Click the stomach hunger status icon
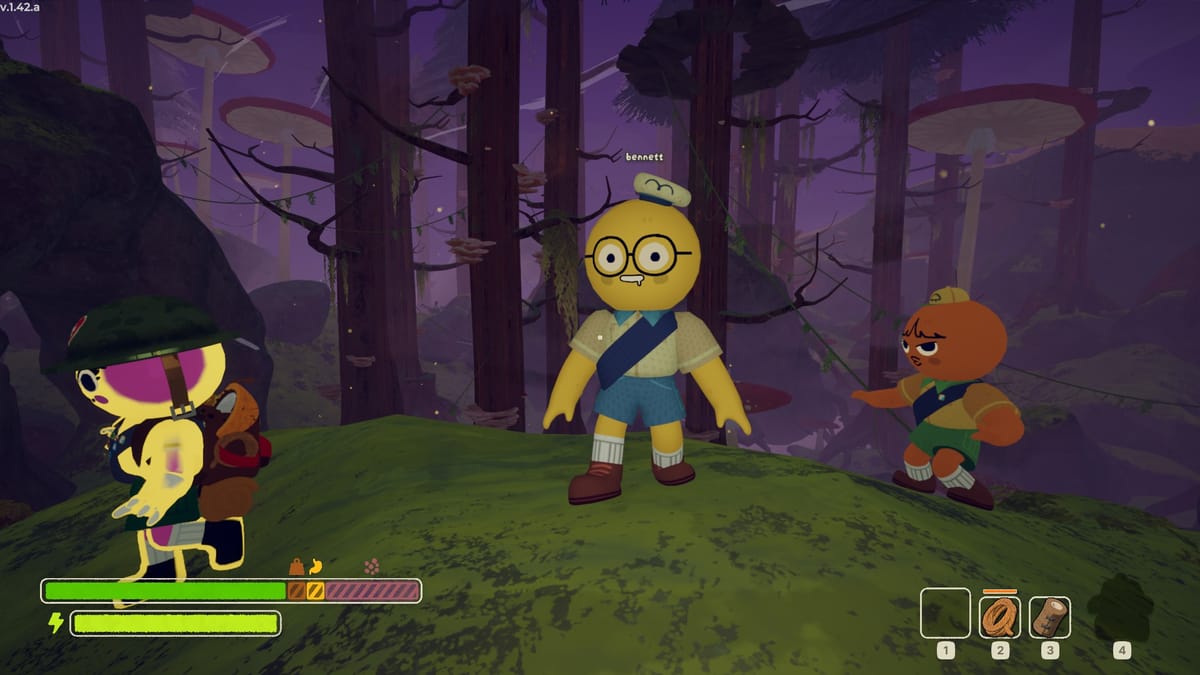This screenshot has width=1200, height=675. click(316, 566)
